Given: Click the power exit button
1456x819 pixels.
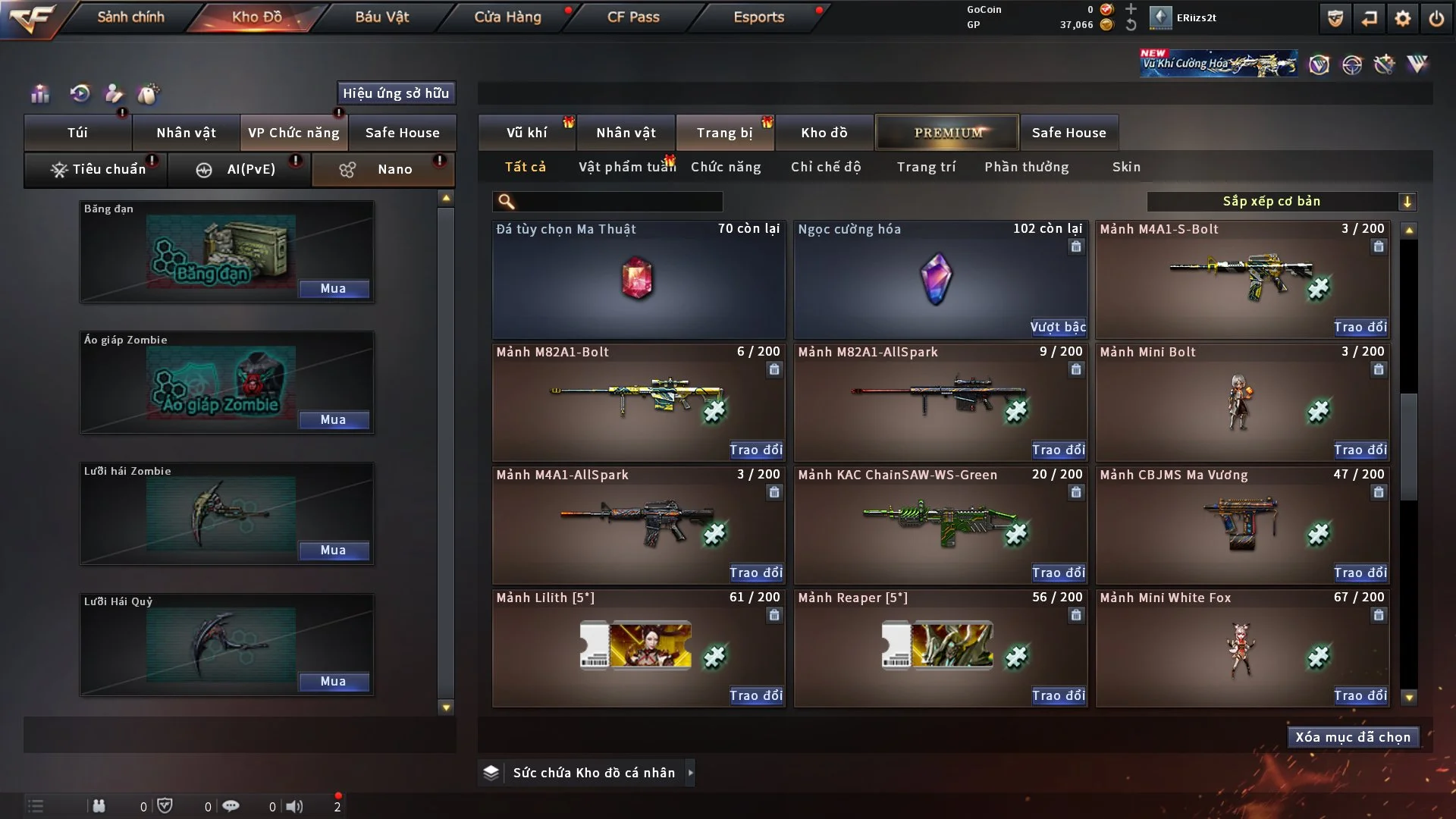Looking at the screenshot, I should pos(1436,18).
